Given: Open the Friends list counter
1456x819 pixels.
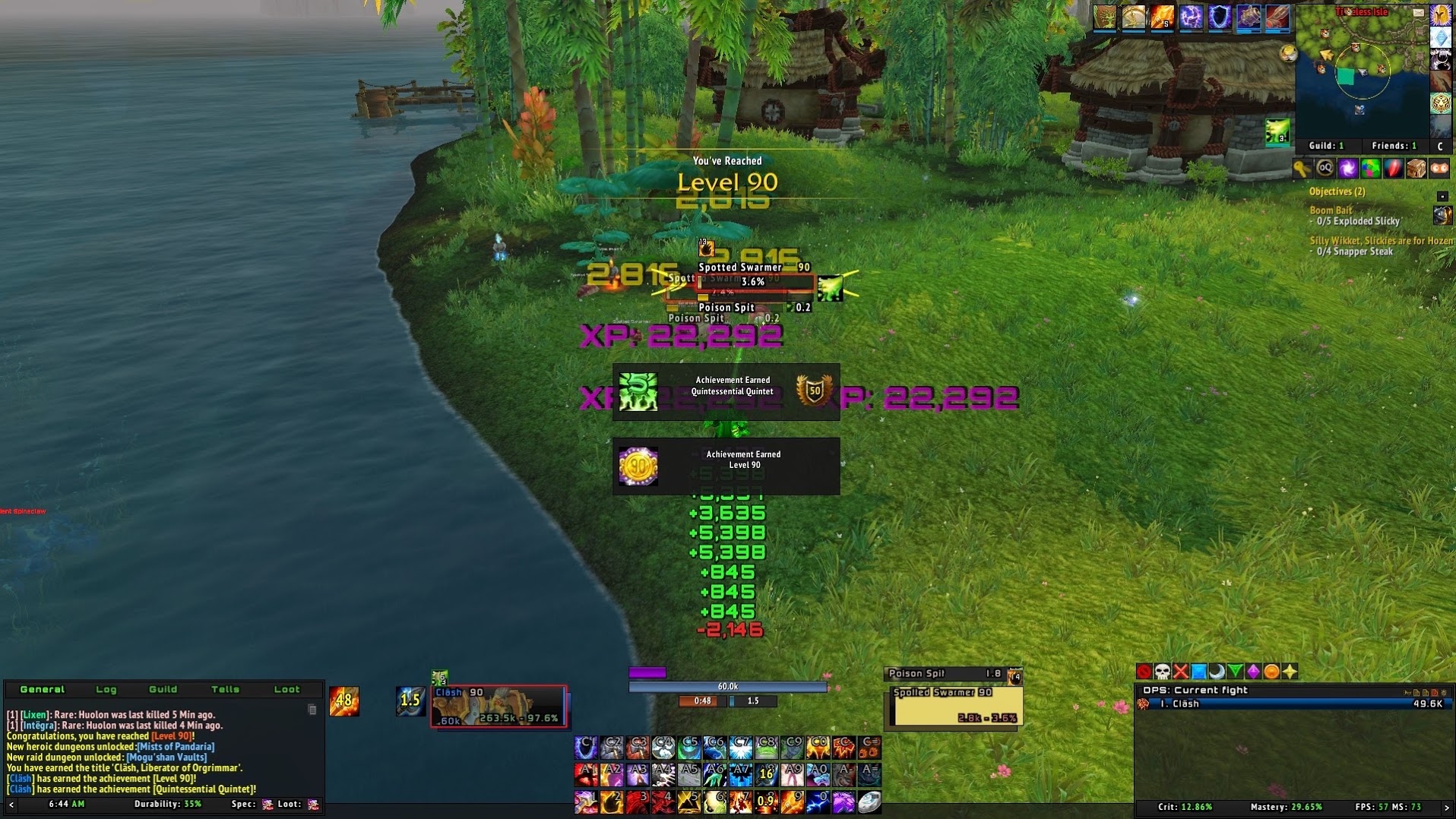Looking at the screenshot, I should [x=1394, y=146].
